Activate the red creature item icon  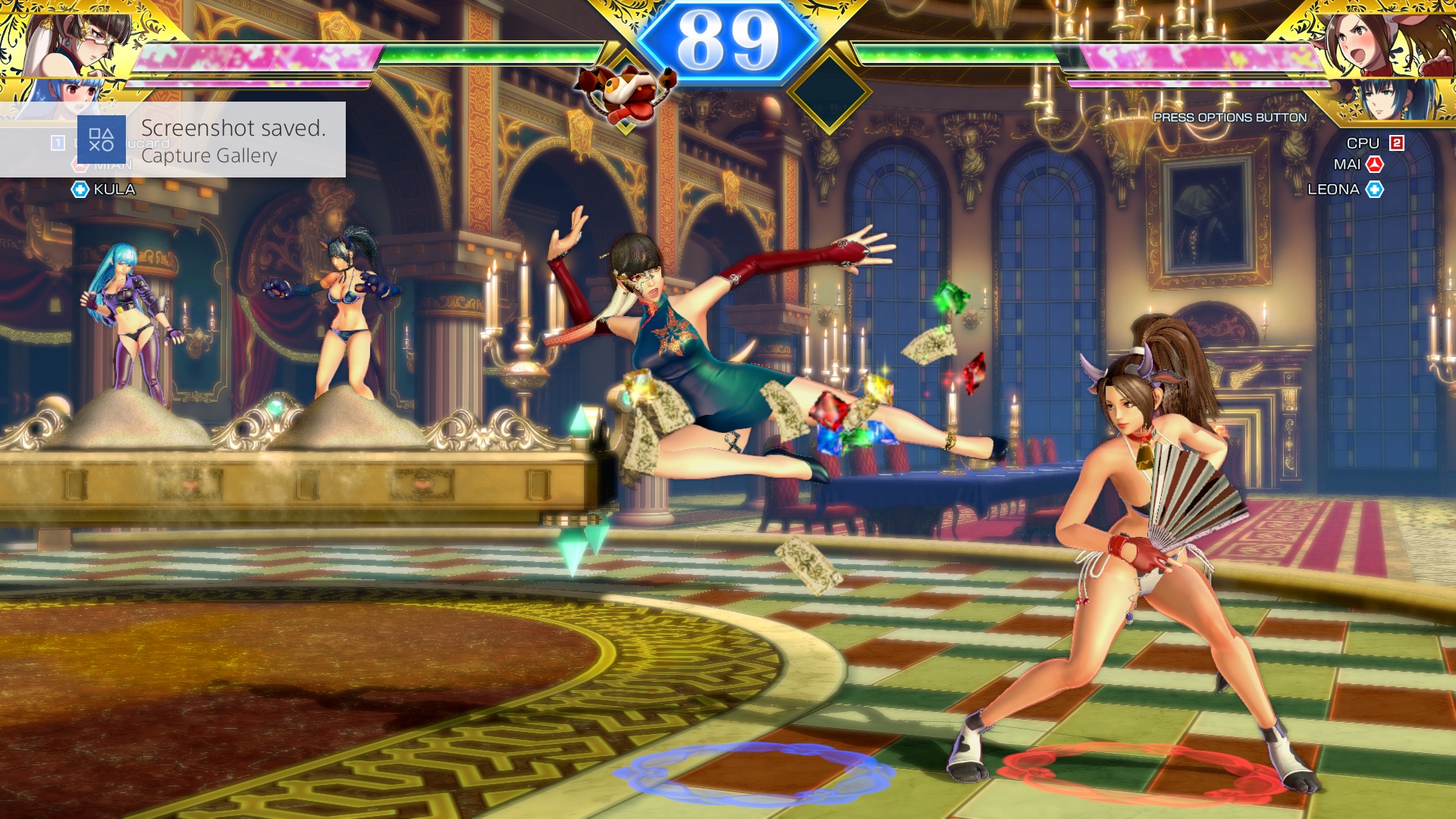625,93
